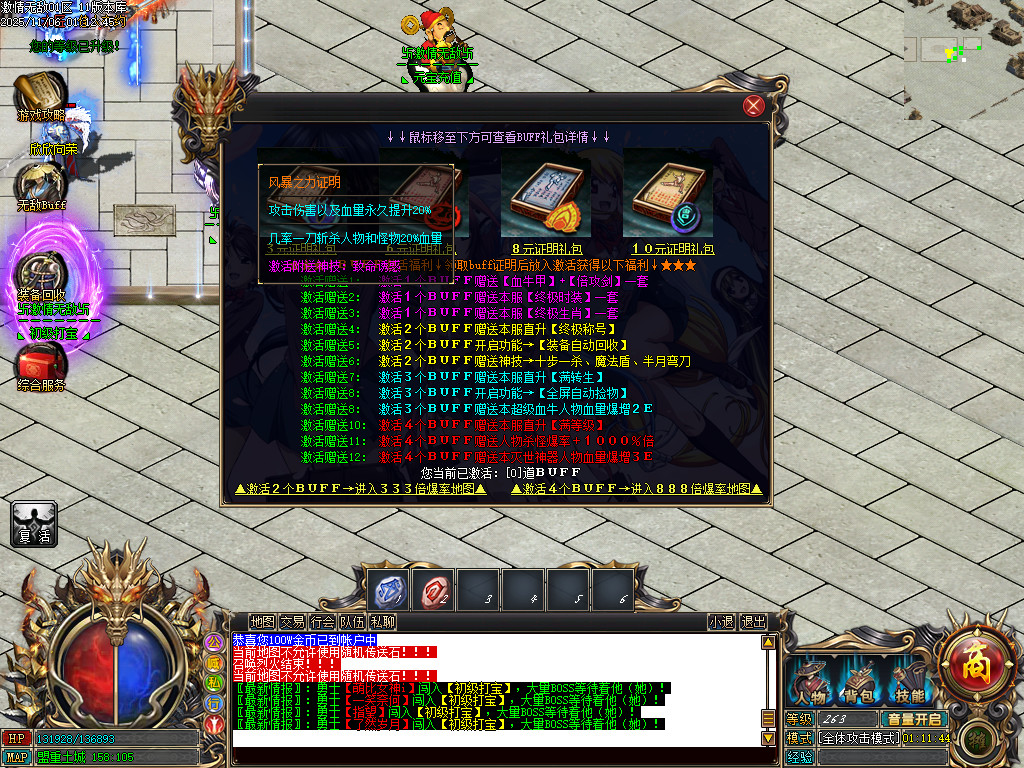Close the BUFF gift pack window
Viewport: 1024px width, 768px height.
pyautogui.click(x=754, y=107)
